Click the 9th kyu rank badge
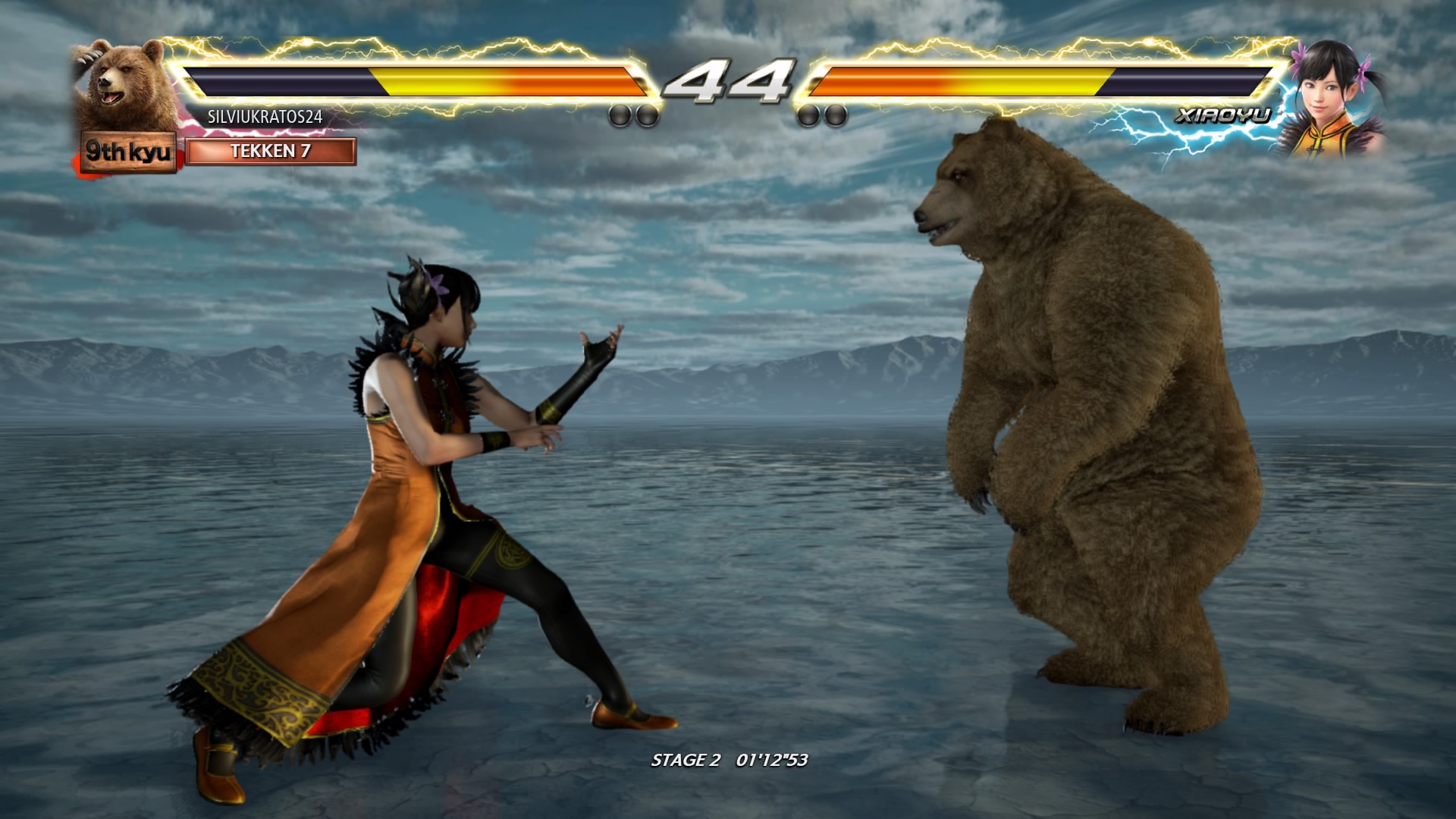Viewport: 1456px width, 819px height. tap(128, 152)
